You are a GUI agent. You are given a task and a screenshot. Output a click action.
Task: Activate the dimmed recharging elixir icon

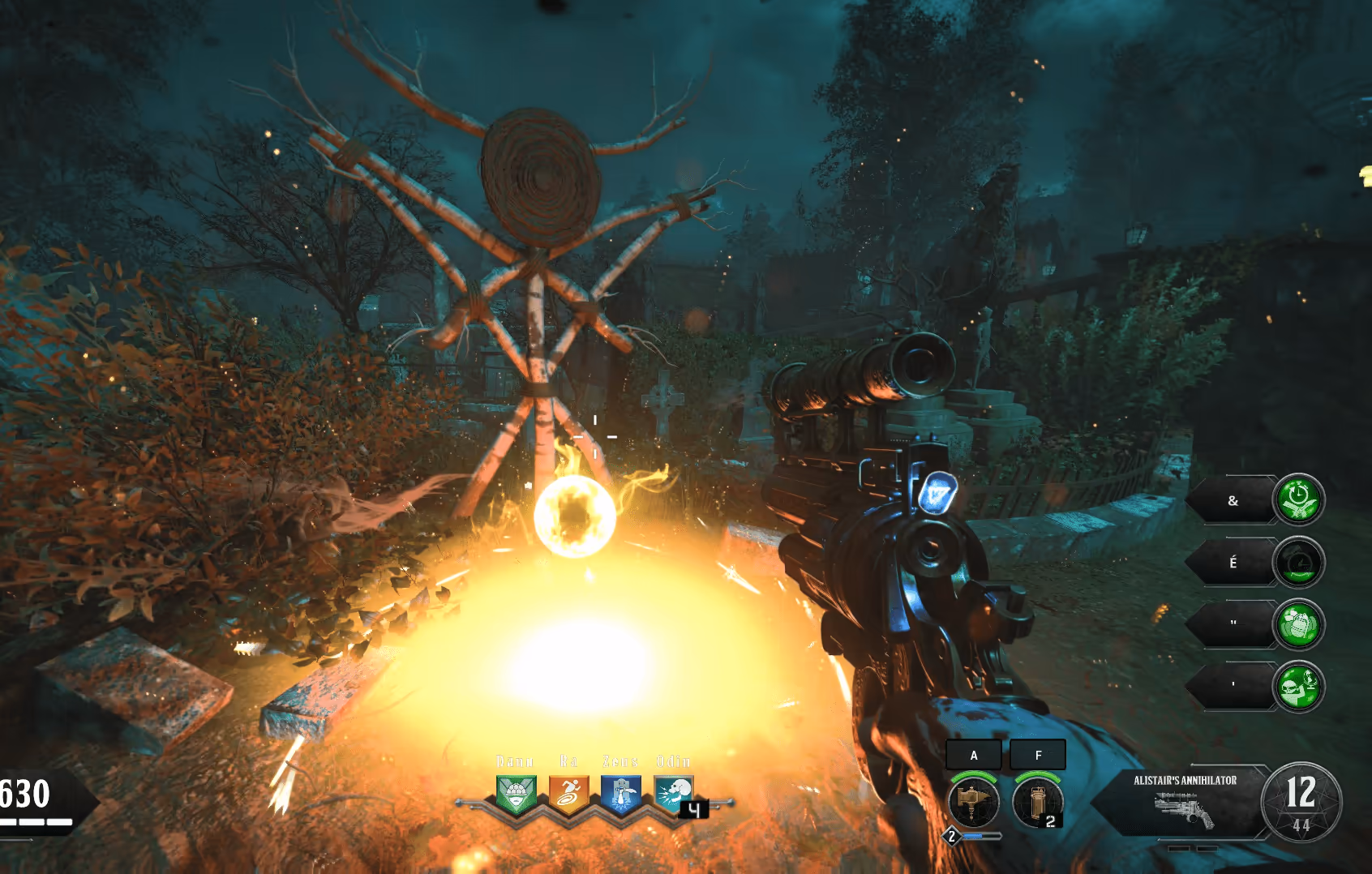pos(1298,562)
